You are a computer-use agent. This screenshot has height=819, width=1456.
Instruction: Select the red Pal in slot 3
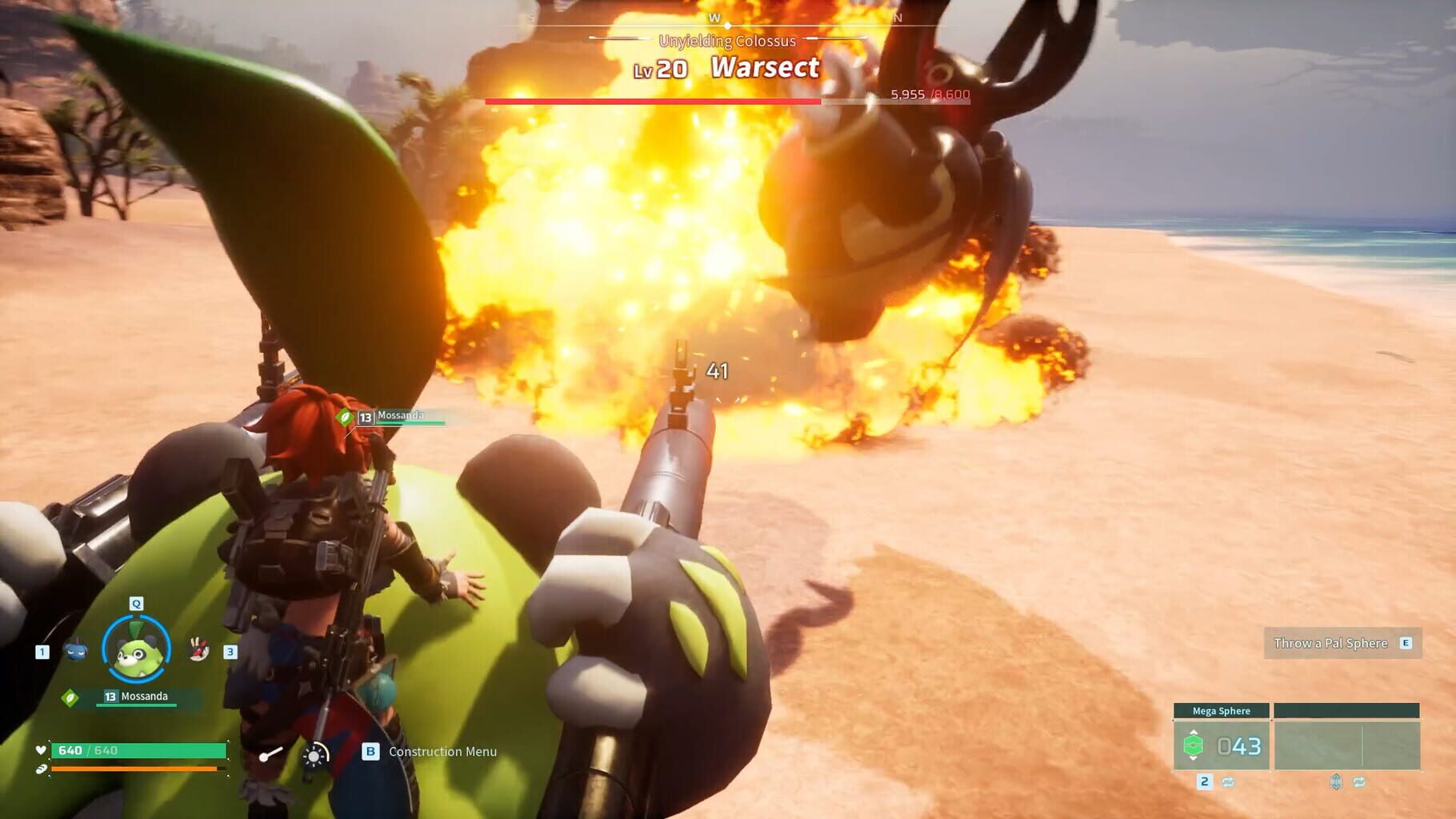click(x=198, y=649)
